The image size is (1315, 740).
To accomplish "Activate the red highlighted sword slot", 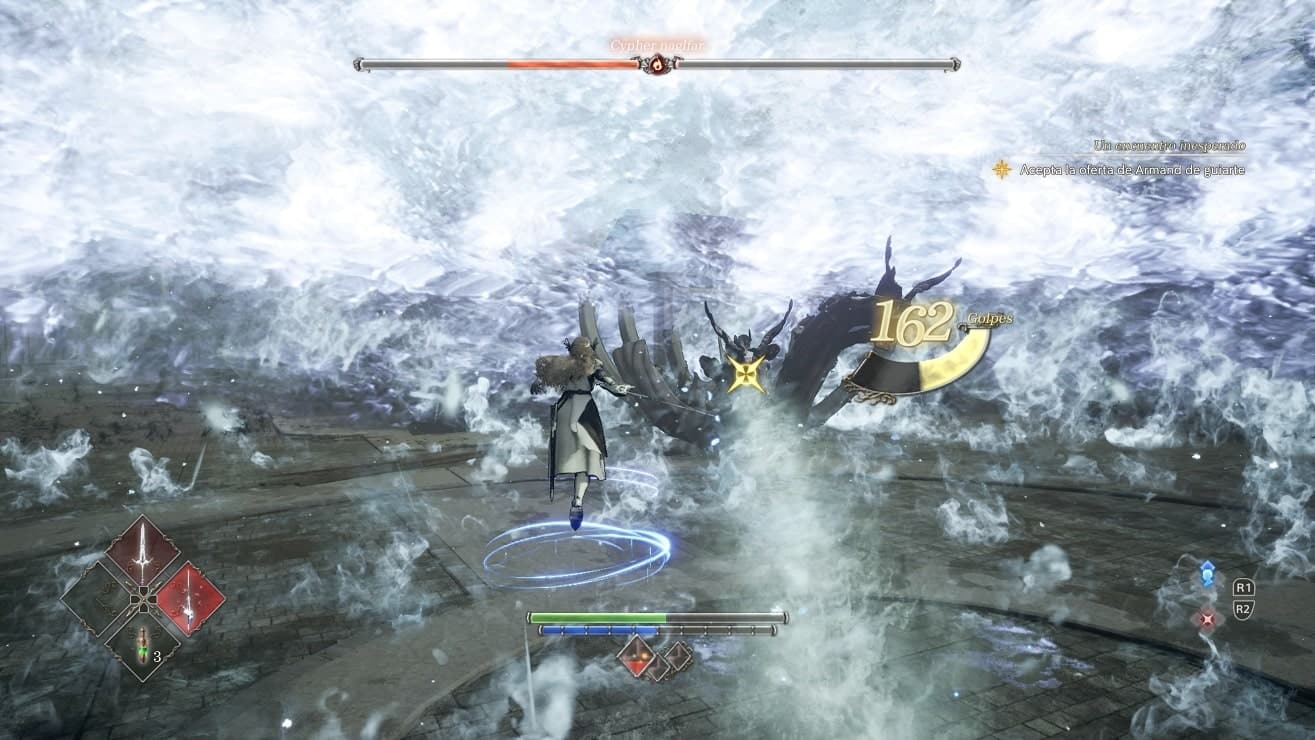I will (x=190, y=599).
